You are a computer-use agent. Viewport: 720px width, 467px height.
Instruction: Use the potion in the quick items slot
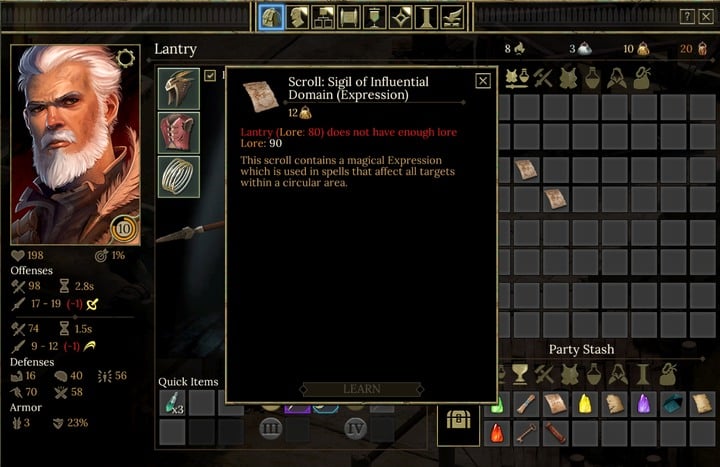172,403
